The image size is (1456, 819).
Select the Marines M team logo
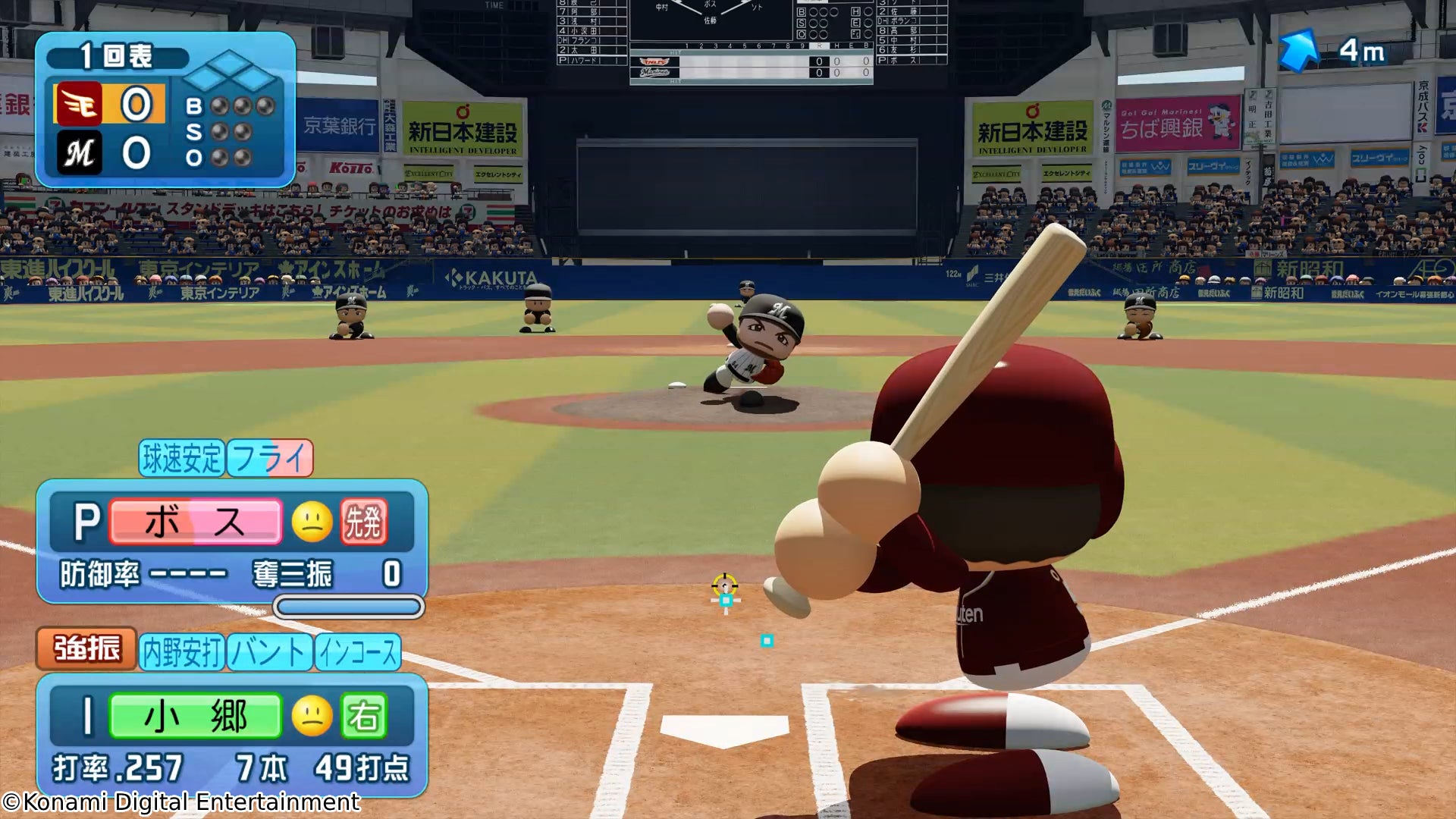coord(79,153)
